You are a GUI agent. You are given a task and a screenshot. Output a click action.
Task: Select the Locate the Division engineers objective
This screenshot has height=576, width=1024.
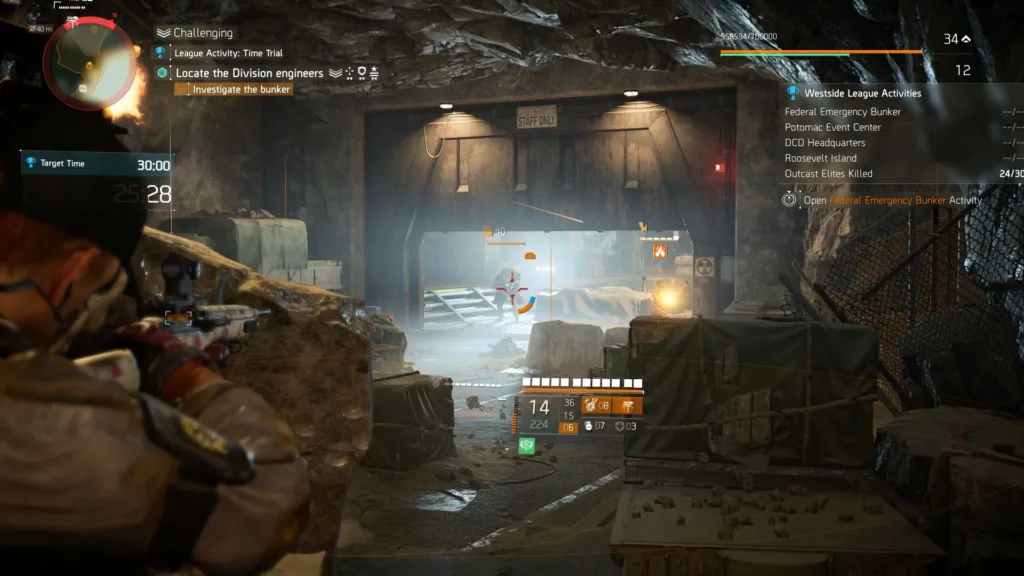[249, 73]
